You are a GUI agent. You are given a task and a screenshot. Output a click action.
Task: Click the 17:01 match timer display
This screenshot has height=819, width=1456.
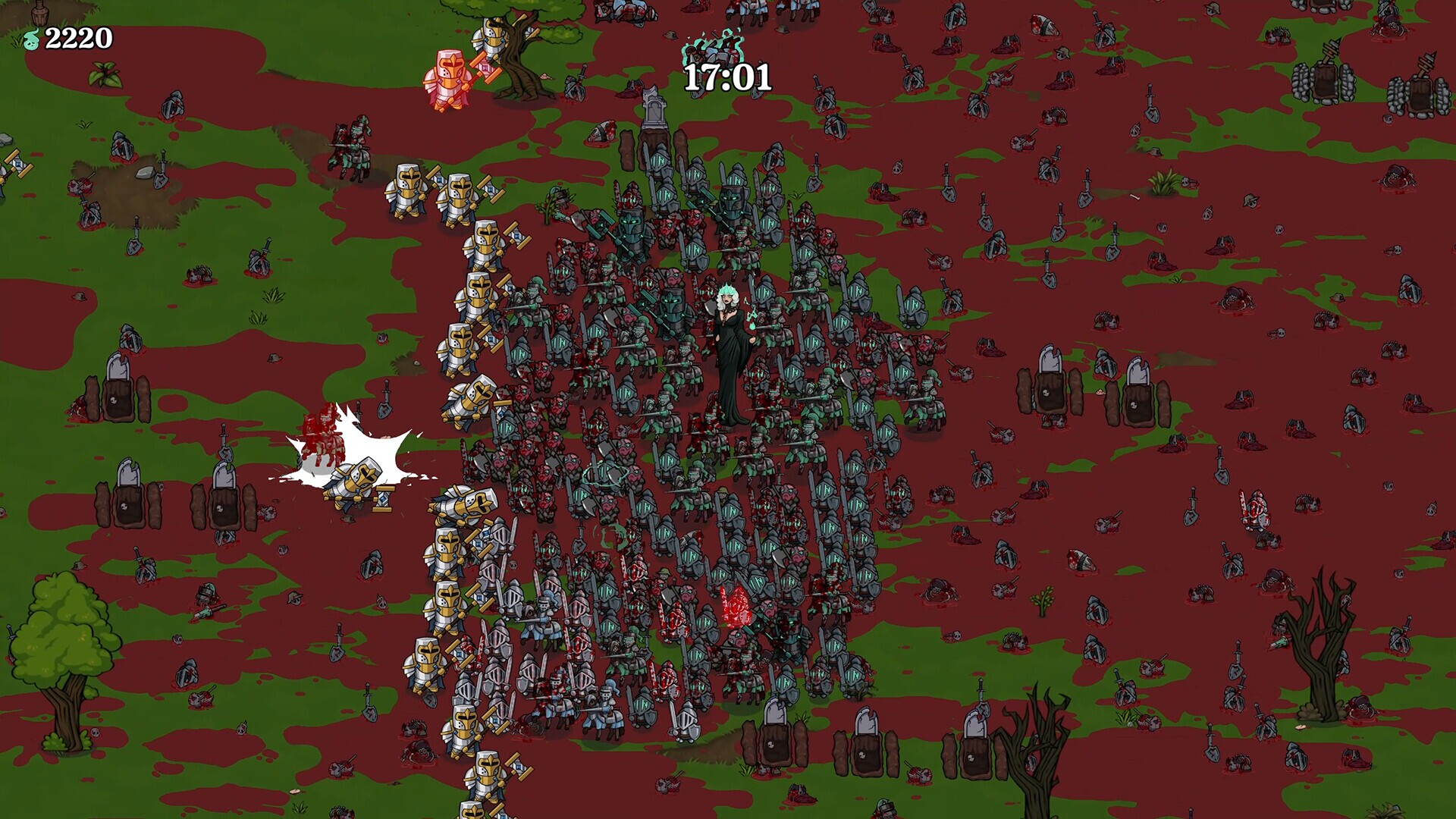tap(726, 76)
